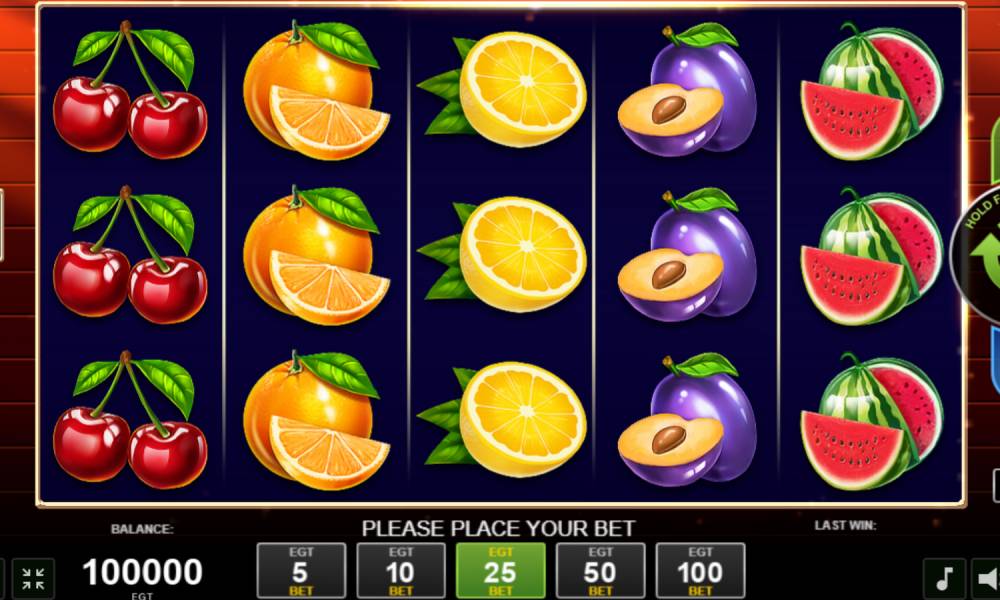Bet 50 EGT on this spin
Screen dimensions: 1000x600
600,570
